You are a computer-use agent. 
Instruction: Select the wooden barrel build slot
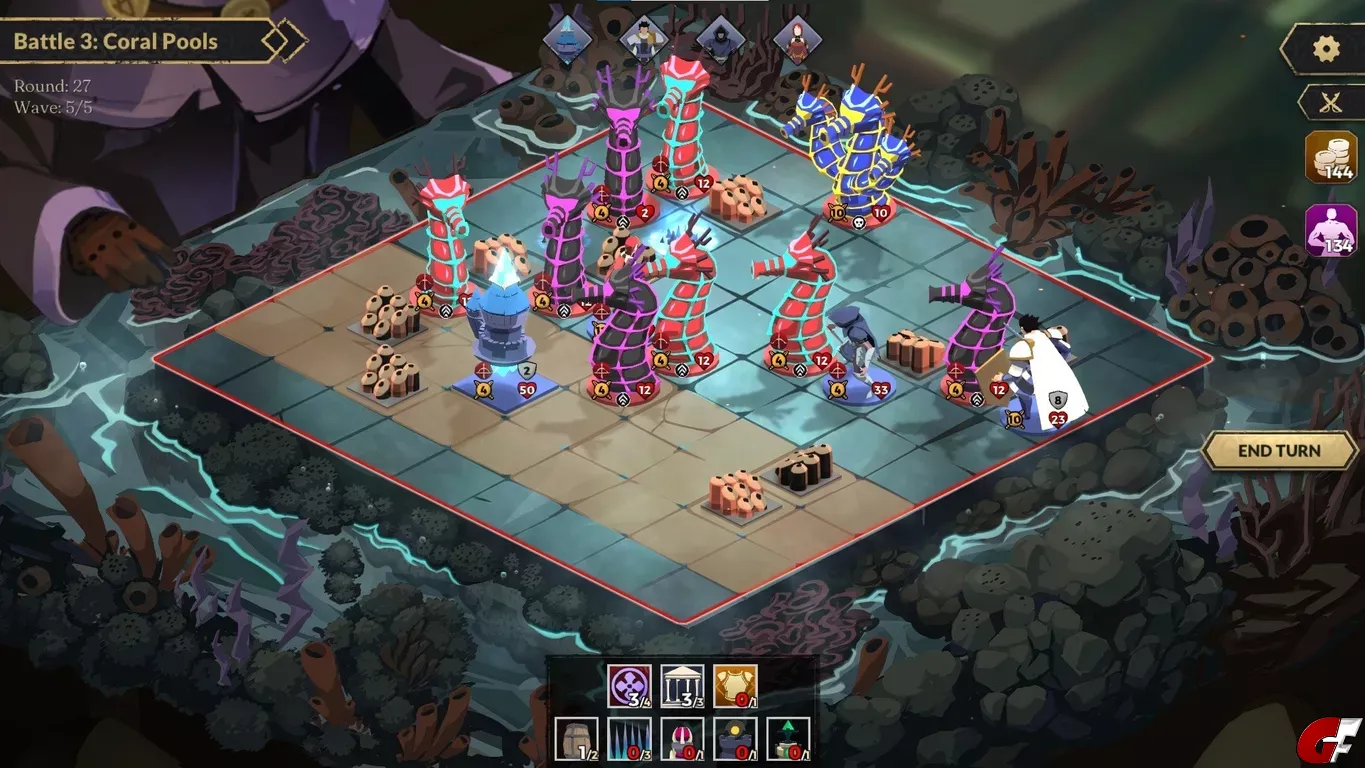(x=577, y=739)
